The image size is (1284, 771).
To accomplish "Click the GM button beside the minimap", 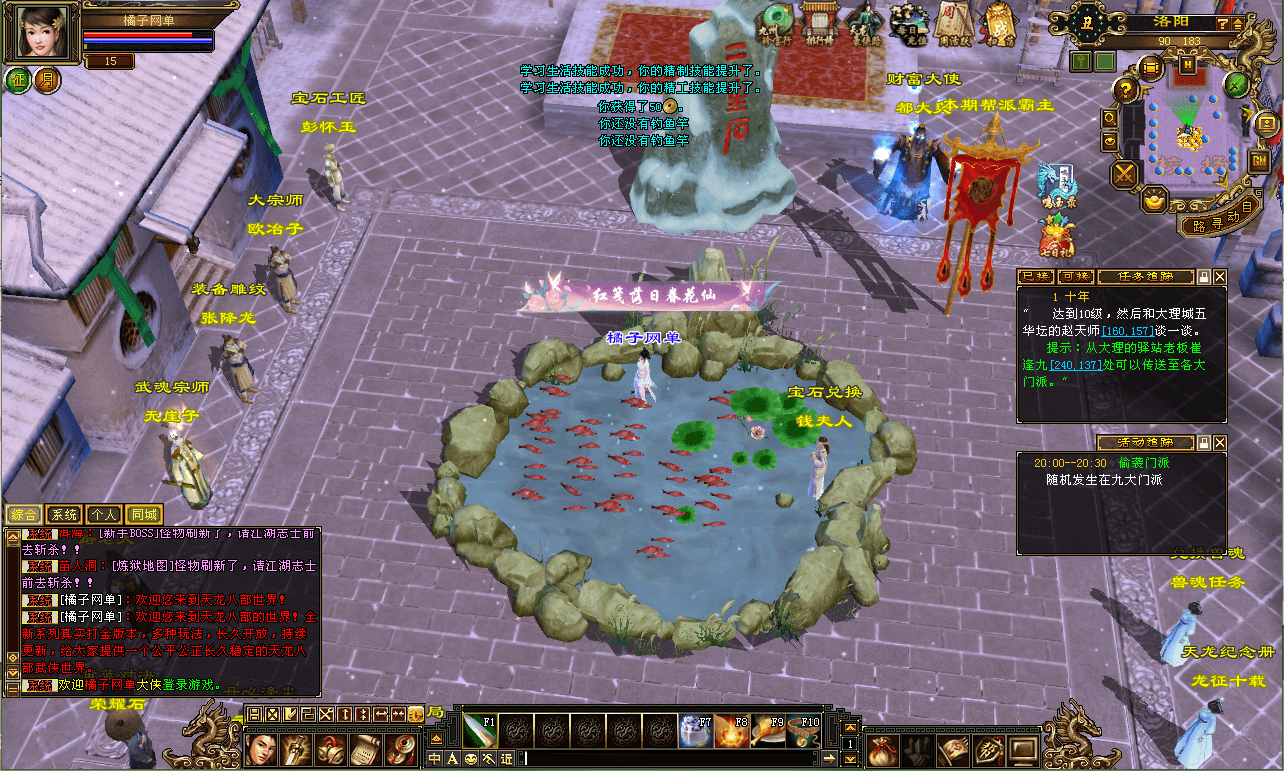I will pyautogui.click(x=1259, y=160).
